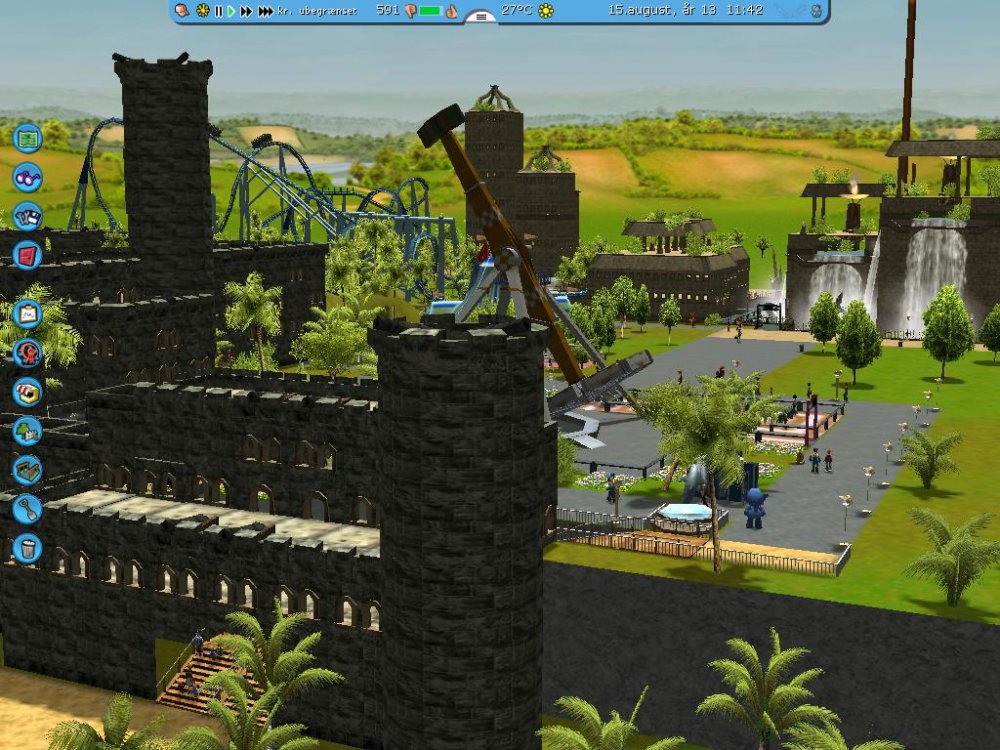Select the red box icon in sidebar

click(x=27, y=254)
